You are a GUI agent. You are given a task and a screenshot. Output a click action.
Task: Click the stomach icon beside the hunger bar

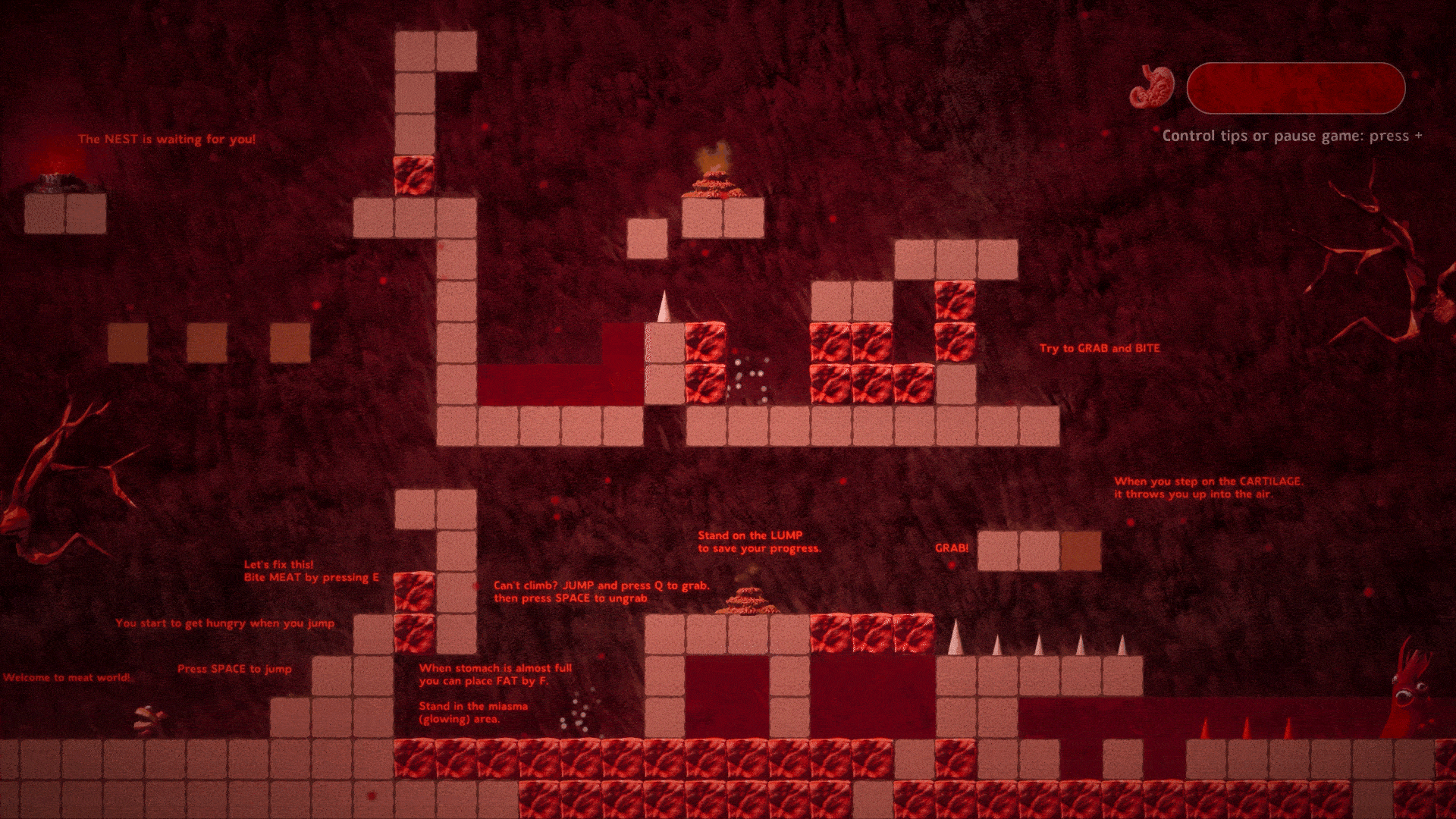[1151, 87]
